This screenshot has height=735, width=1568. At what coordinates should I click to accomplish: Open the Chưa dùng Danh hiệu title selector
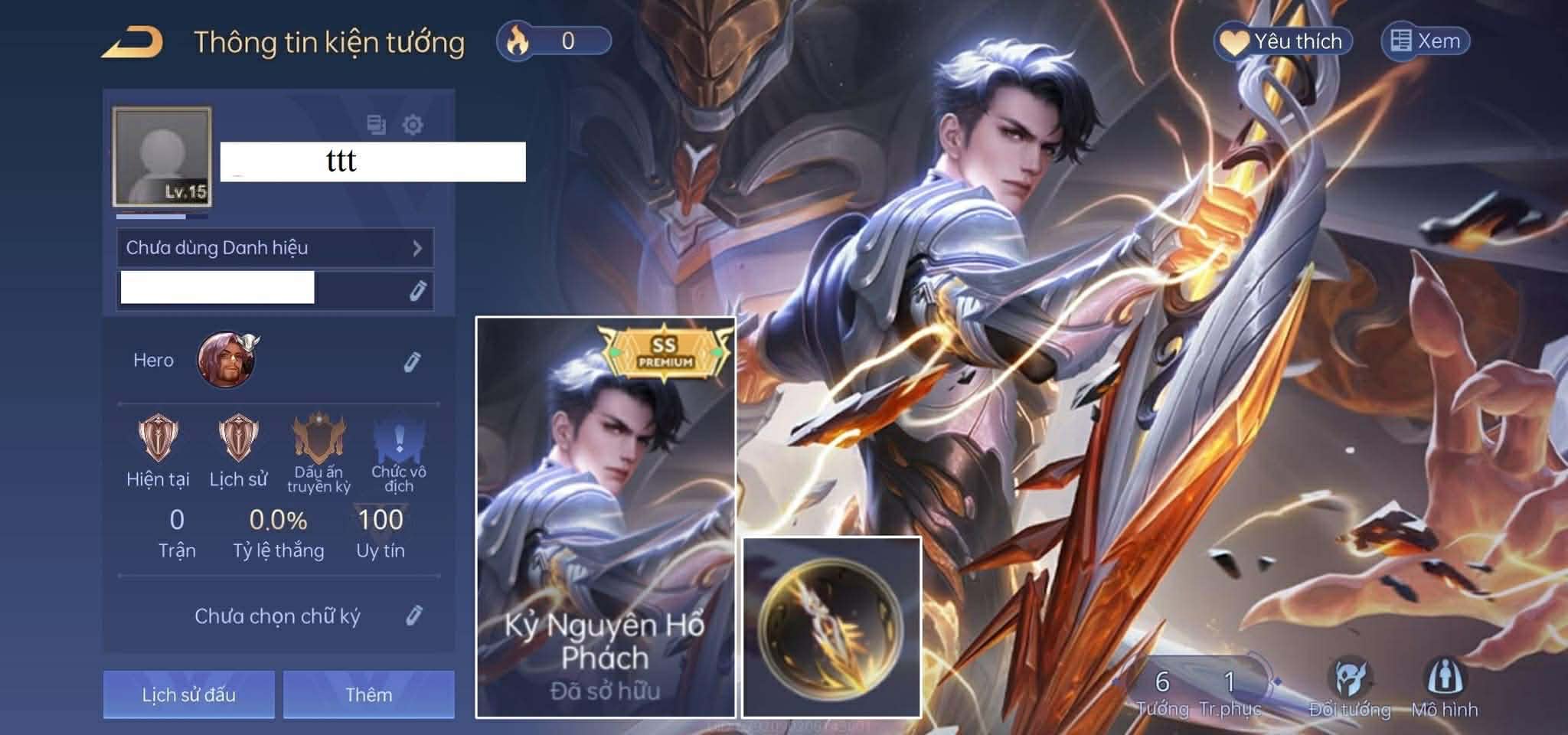[275, 247]
